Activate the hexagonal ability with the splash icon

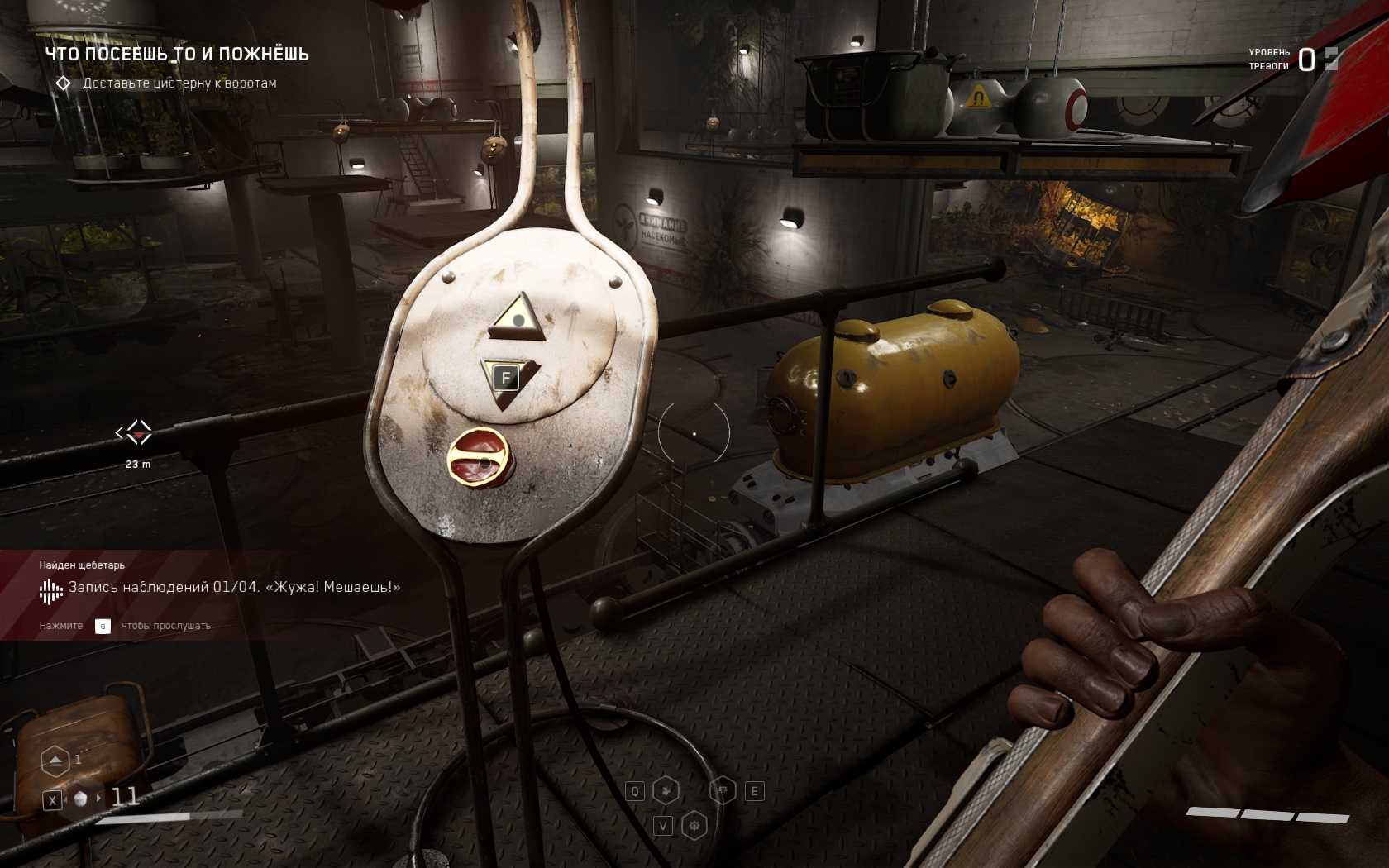coord(666,791)
